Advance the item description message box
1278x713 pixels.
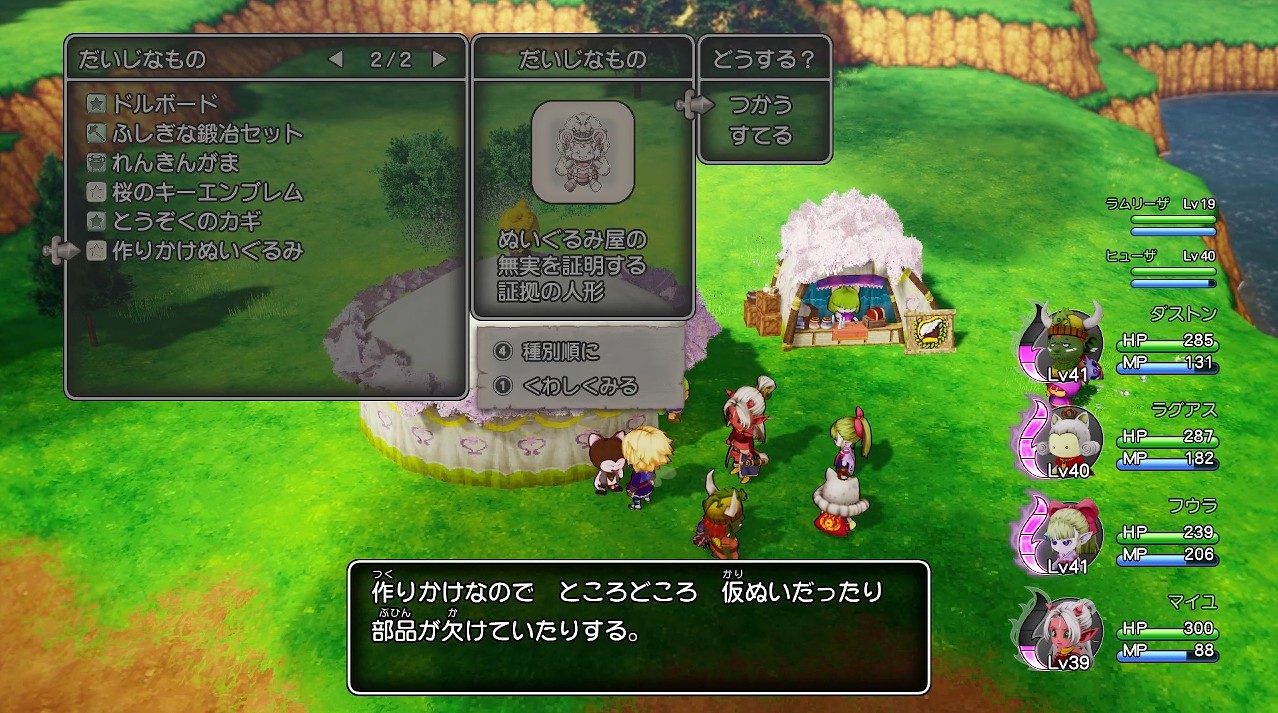tap(638, 626)
